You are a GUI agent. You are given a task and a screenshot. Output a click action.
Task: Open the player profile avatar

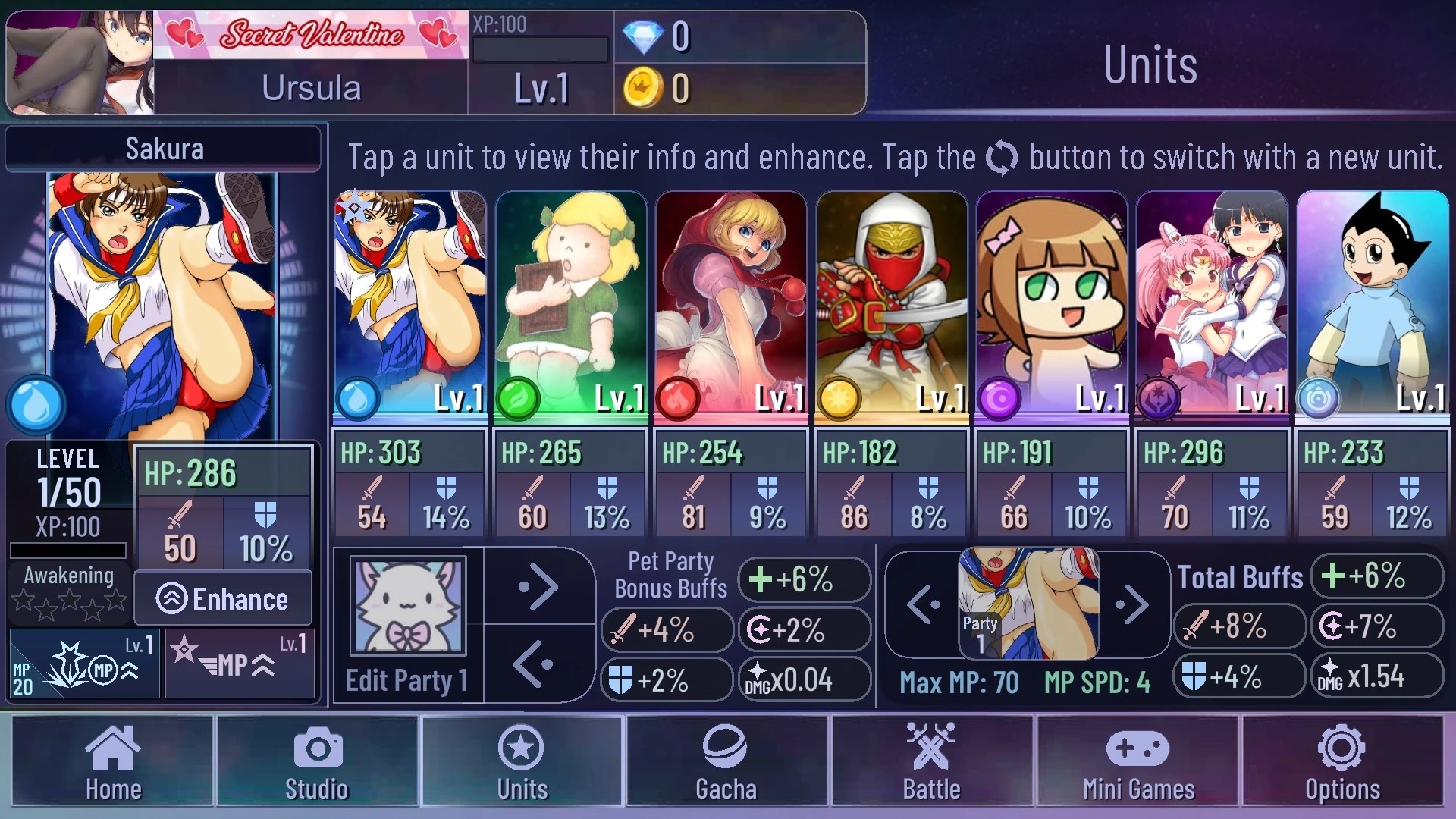point(80,63)
